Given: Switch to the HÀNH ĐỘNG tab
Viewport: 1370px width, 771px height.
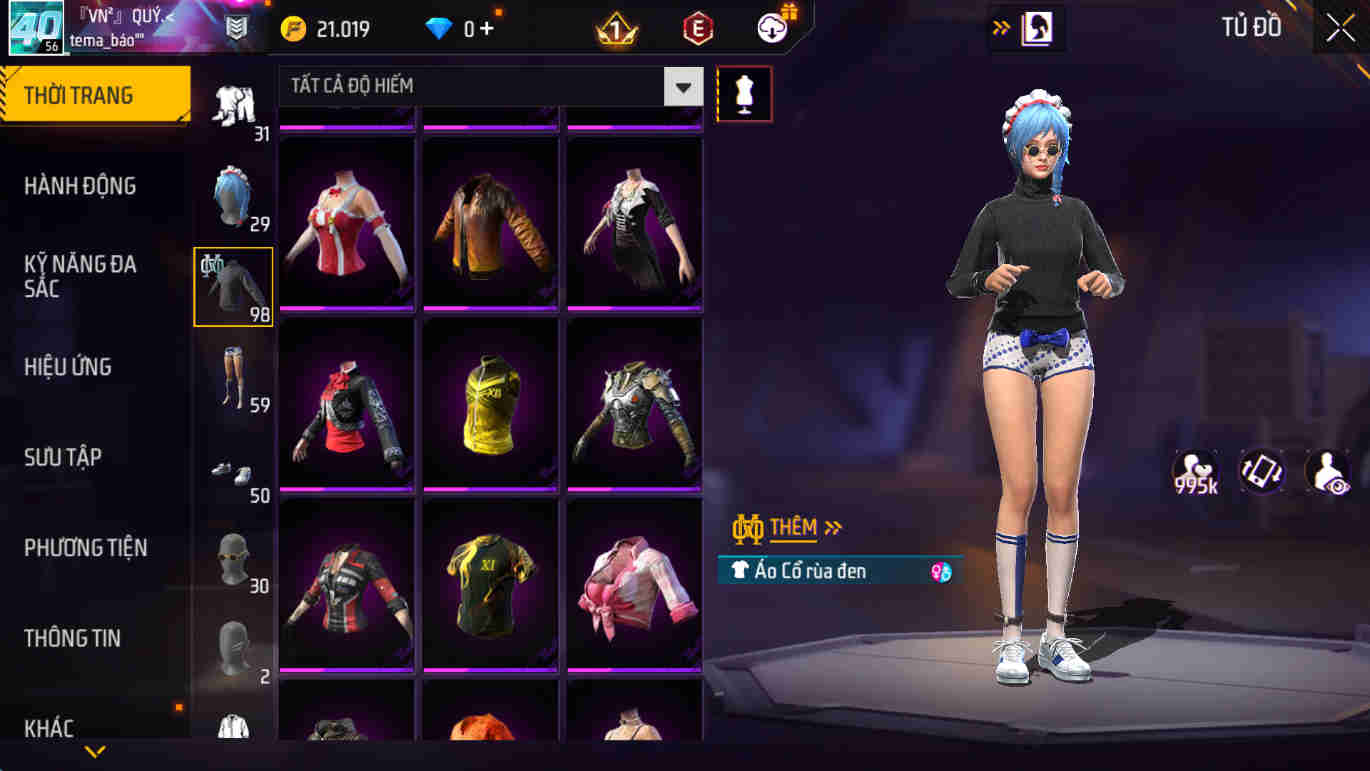Looking at the screenshot, I should point(82,185).
